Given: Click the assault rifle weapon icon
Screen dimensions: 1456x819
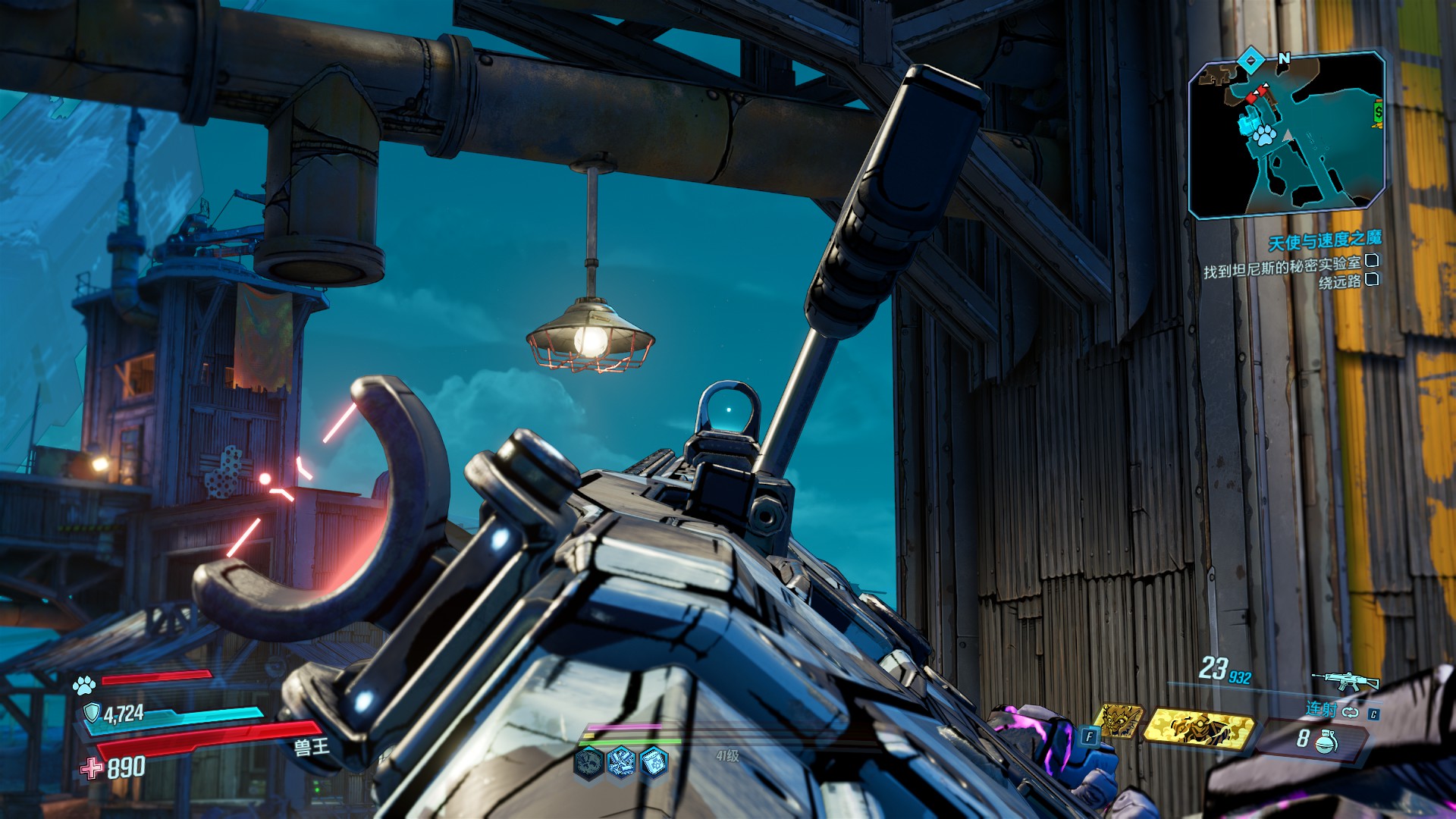Looking at the screenshot, I should coord(1345,679).
